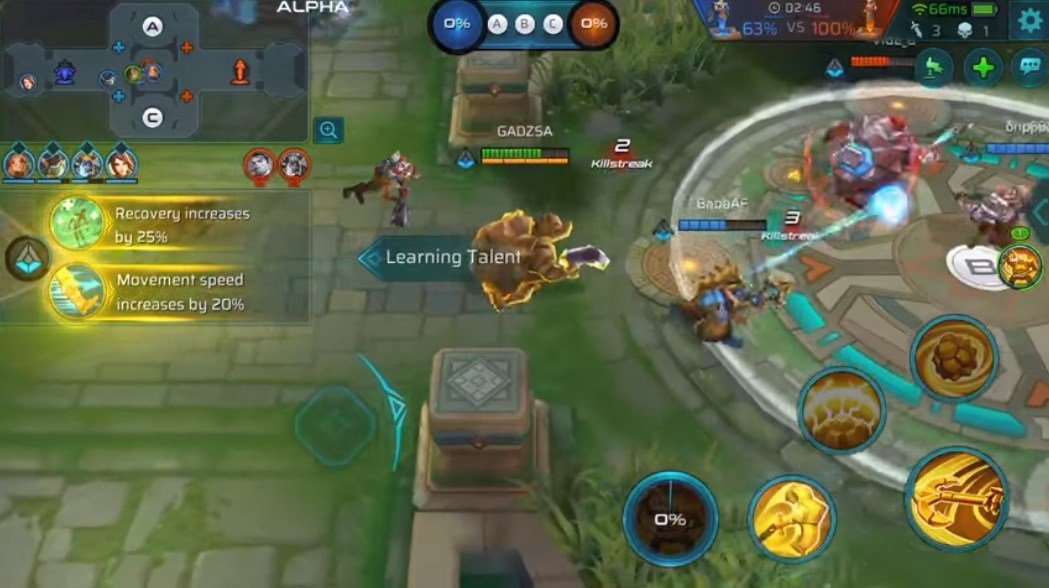This screenshot has width=1049, height=588.
Task: Activate the green recall teleport button
Action: point(934,68)
